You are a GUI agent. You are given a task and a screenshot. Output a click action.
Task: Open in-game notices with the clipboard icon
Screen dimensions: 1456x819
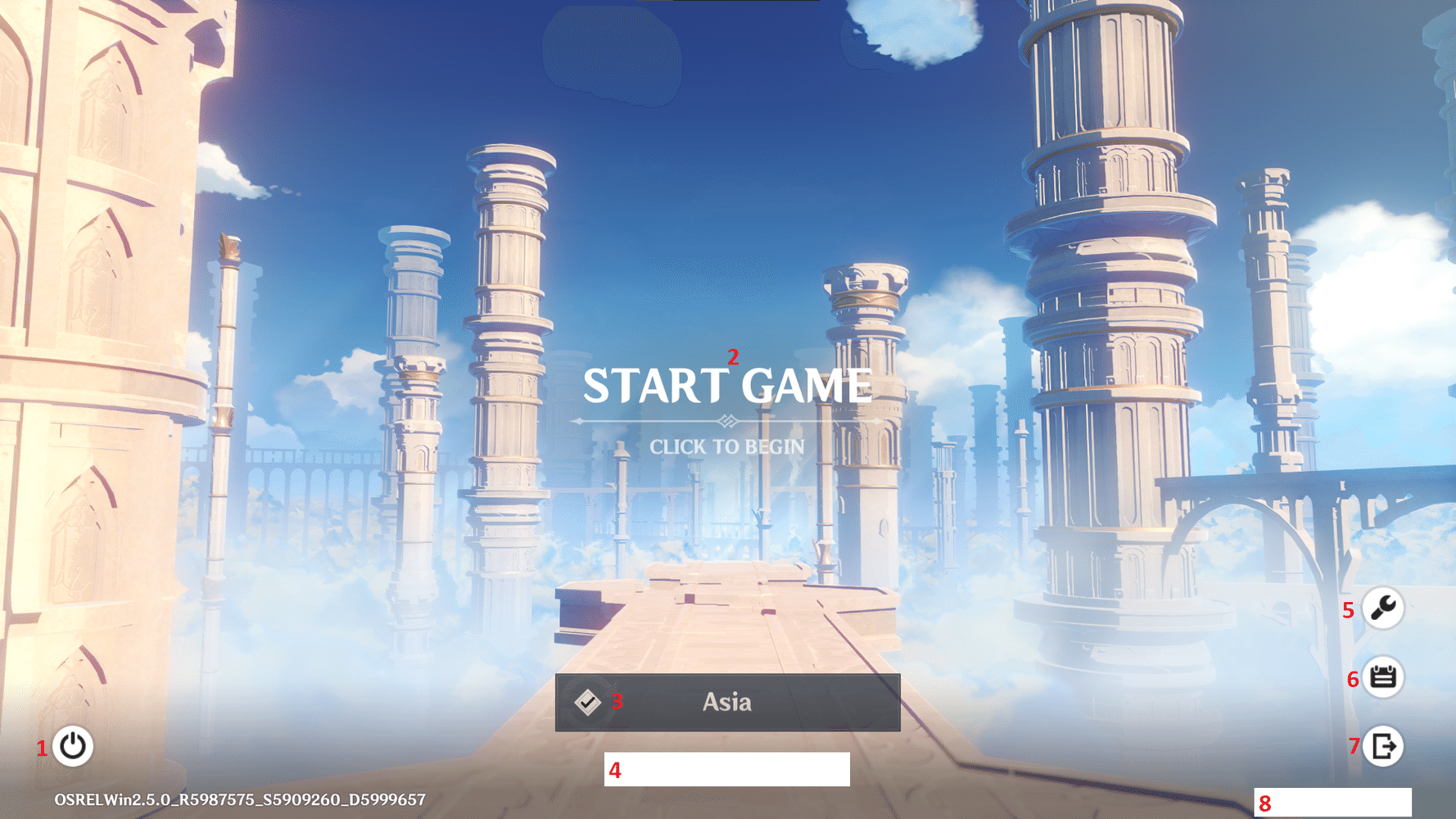pyautogui.click(x=1384, y=677)
